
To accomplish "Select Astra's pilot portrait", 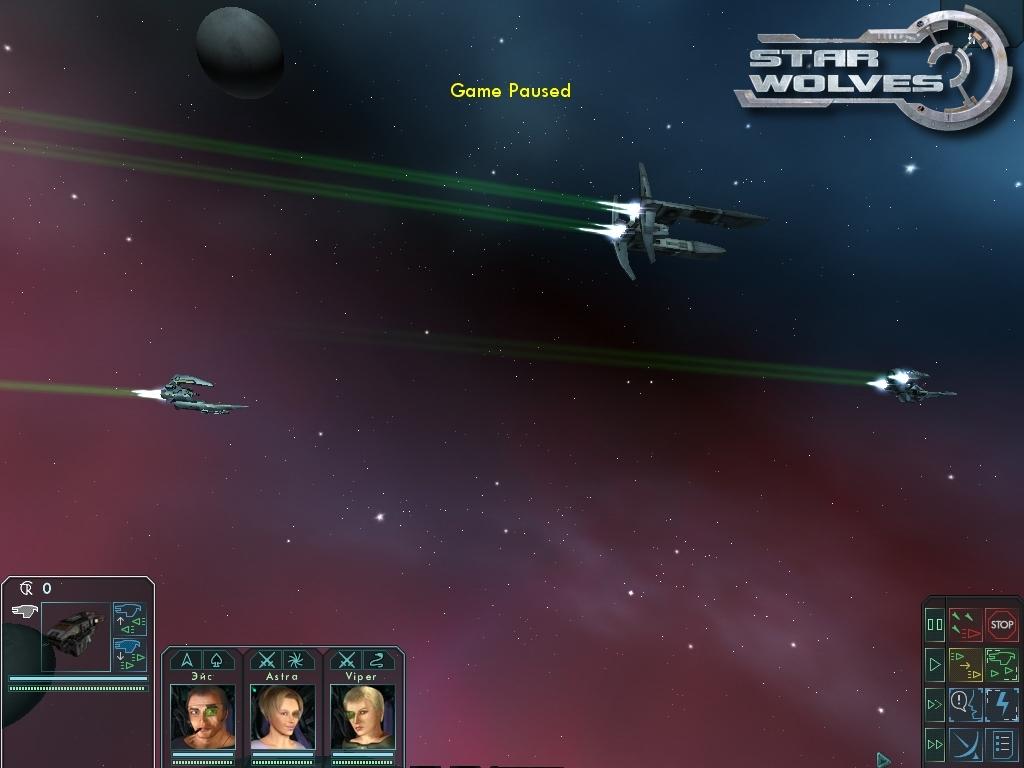I will 282,717.
